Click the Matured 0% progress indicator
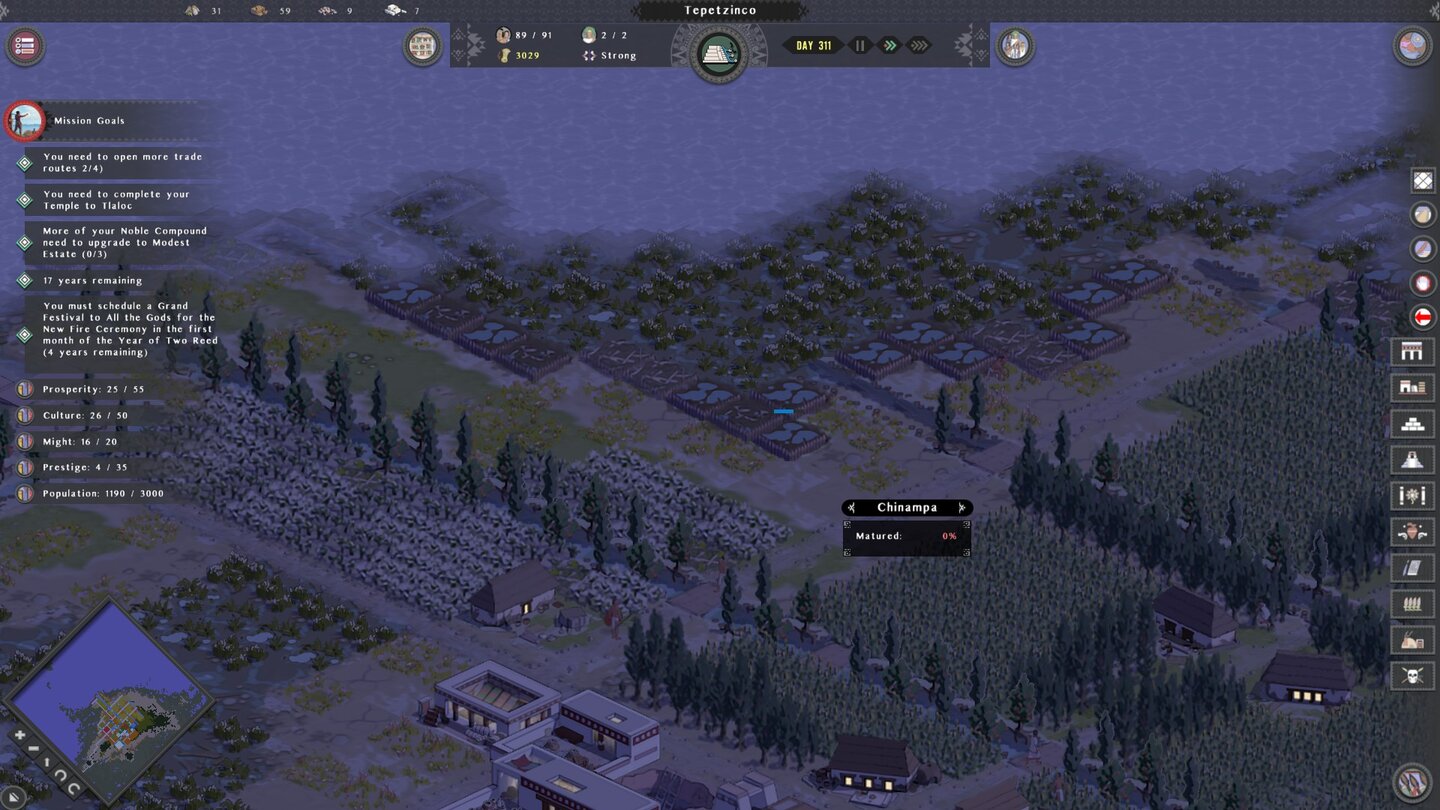The width and height of the screenshot is (1440, 810). 946,535
